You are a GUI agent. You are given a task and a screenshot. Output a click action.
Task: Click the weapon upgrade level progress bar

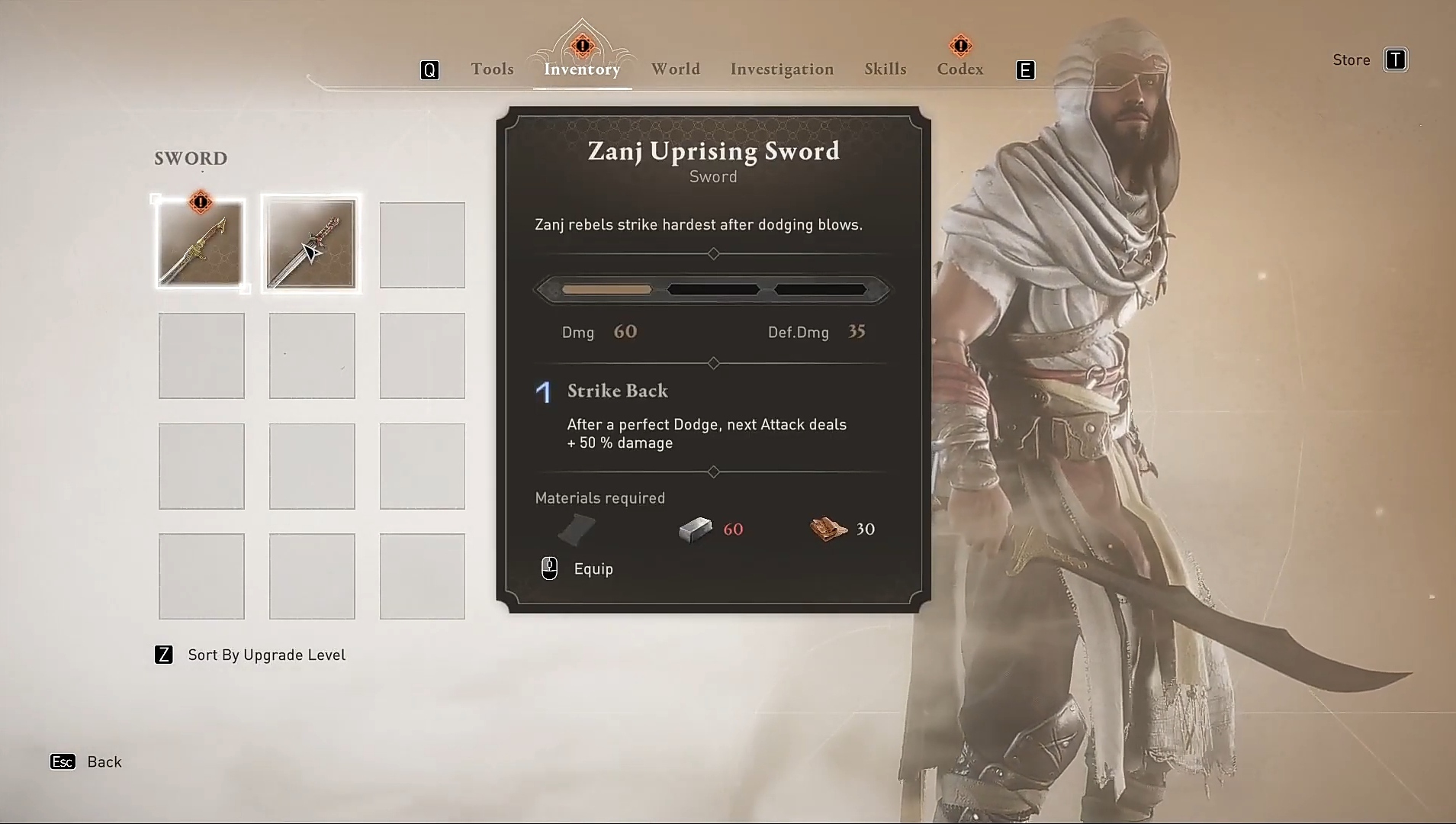(712, 289)
